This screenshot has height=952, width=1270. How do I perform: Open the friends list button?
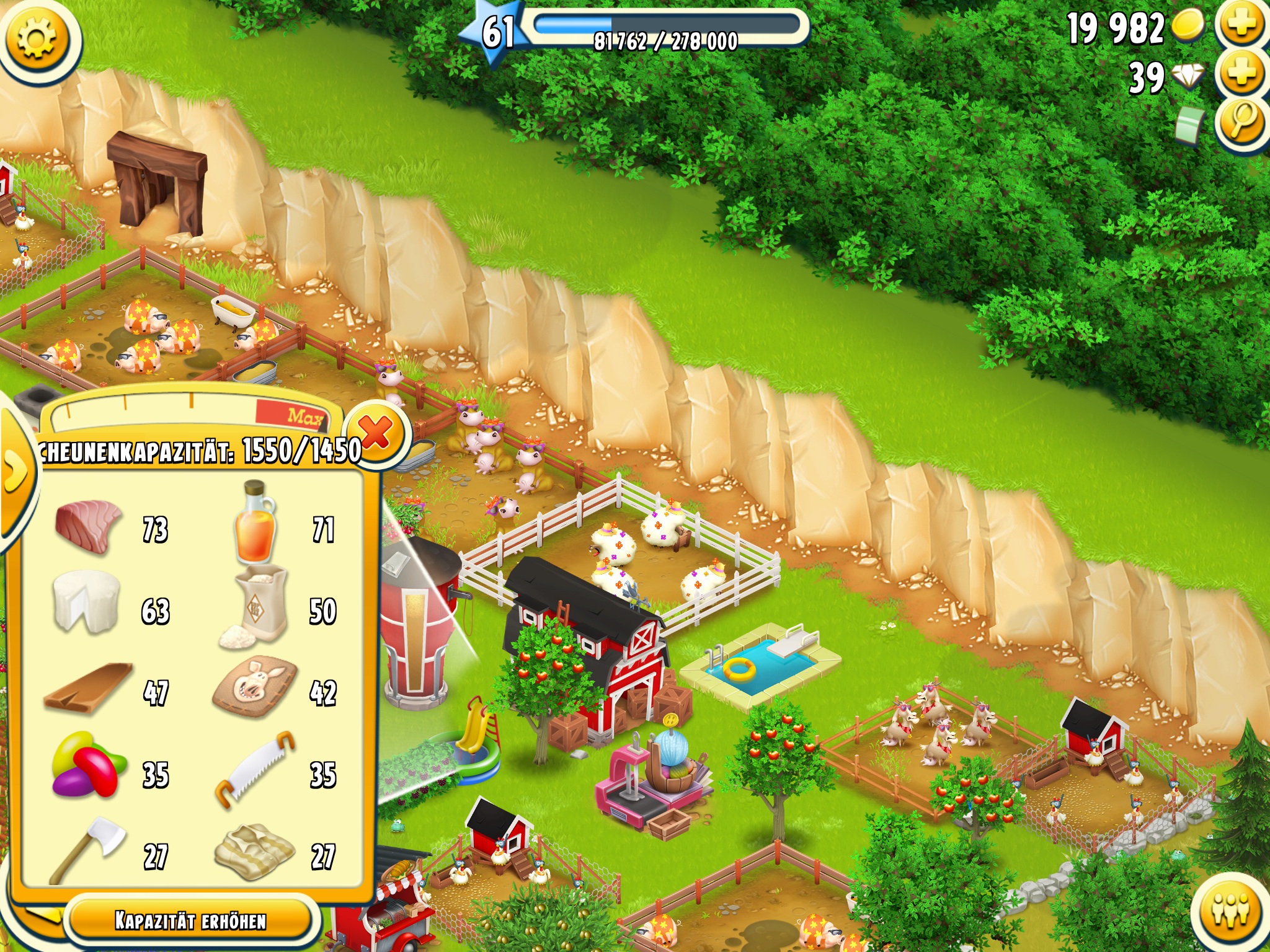tap(1231, 910)
